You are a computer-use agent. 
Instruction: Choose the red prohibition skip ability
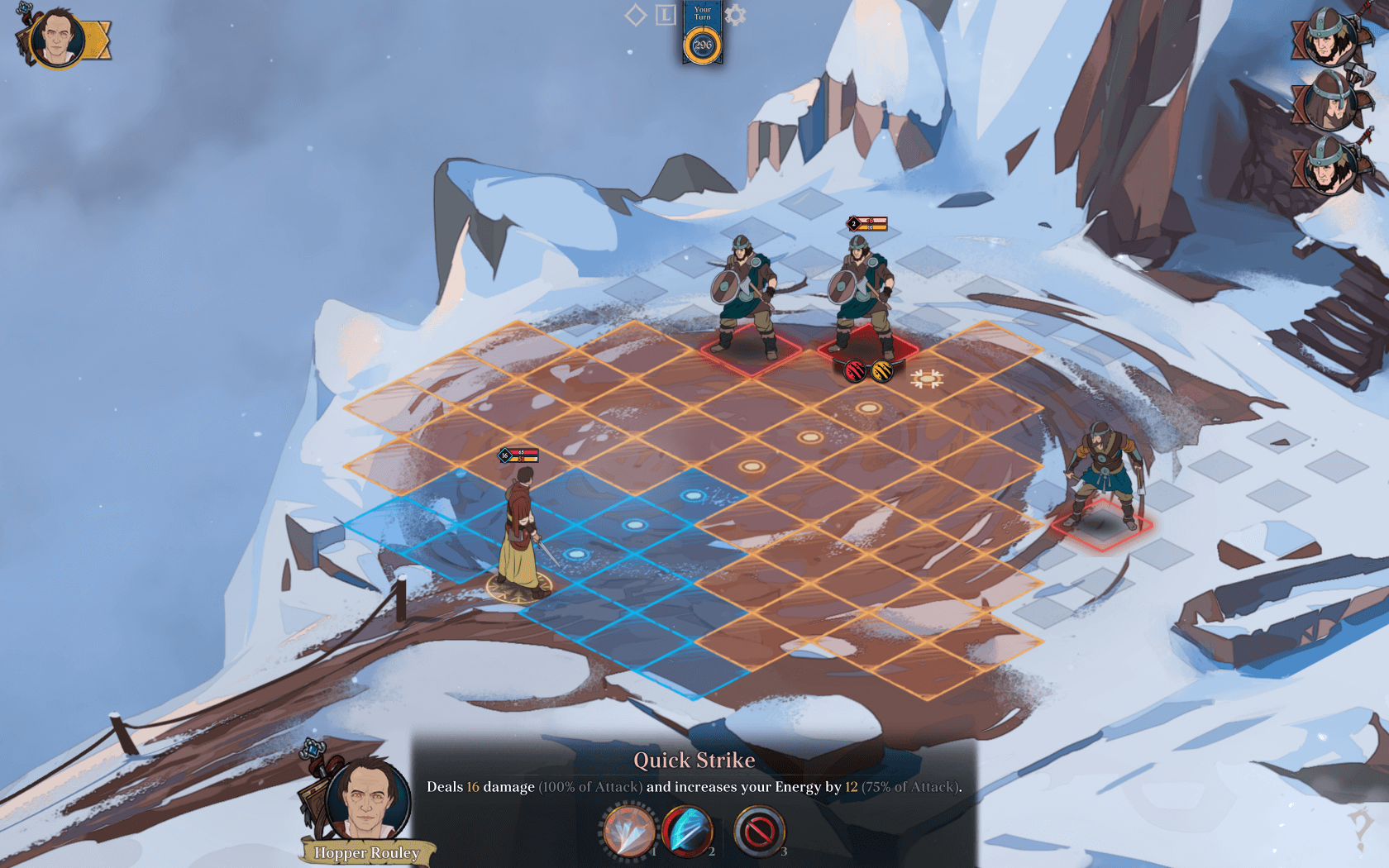click(x=758, y=830)
